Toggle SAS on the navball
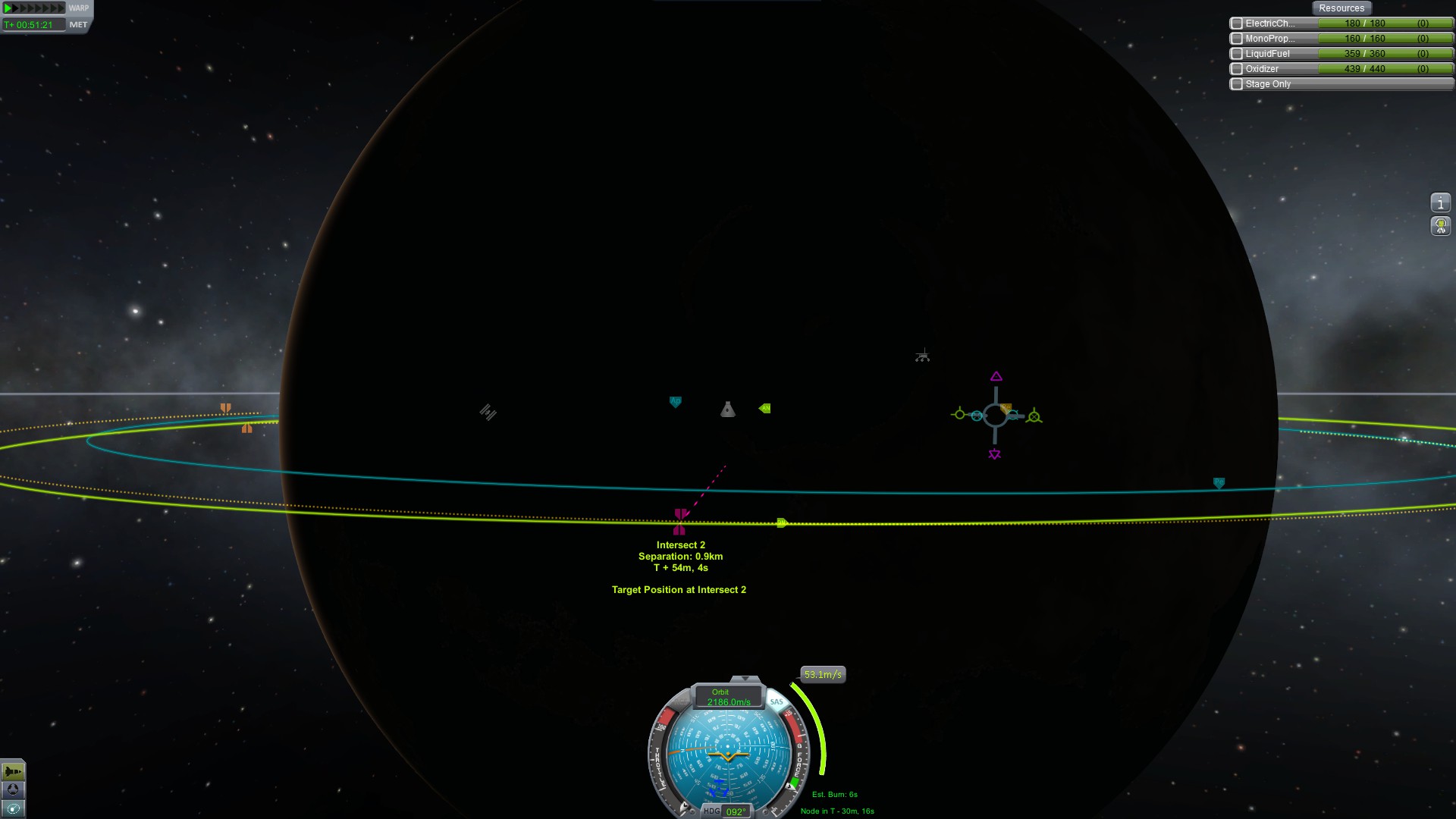Screen dimensions: 1456x819 tap(777, 701)
